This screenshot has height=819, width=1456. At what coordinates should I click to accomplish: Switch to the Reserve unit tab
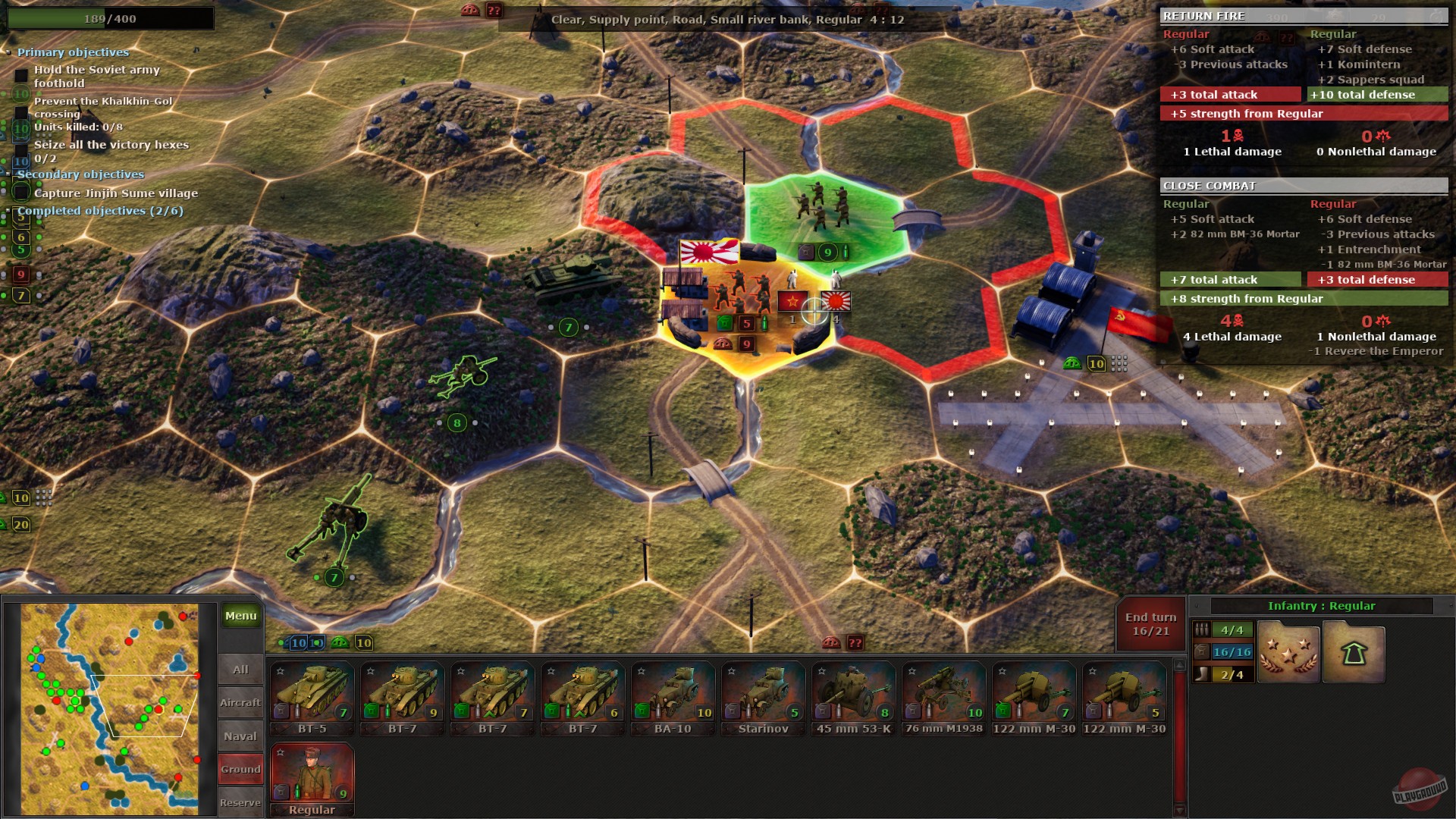(240, 802)
